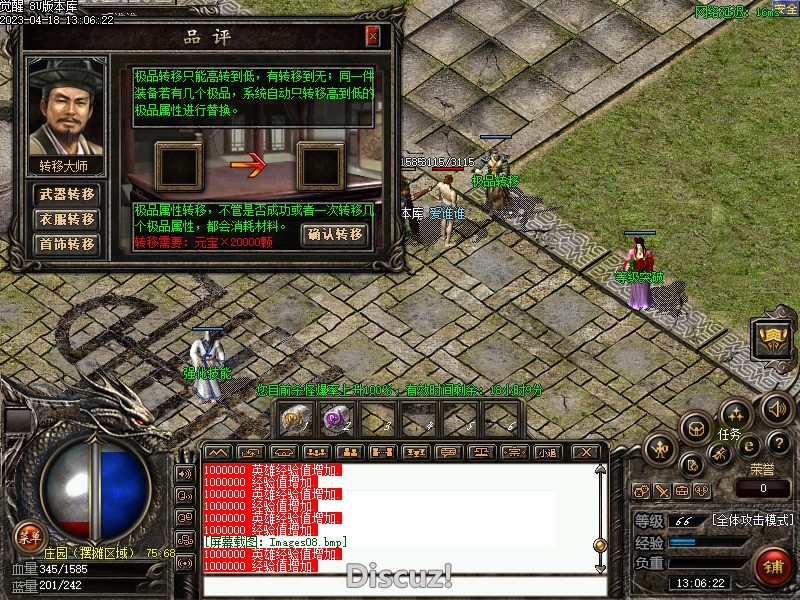Open the bag chest icon
Screen dimensions: 800x600
[x=695, y=429]
